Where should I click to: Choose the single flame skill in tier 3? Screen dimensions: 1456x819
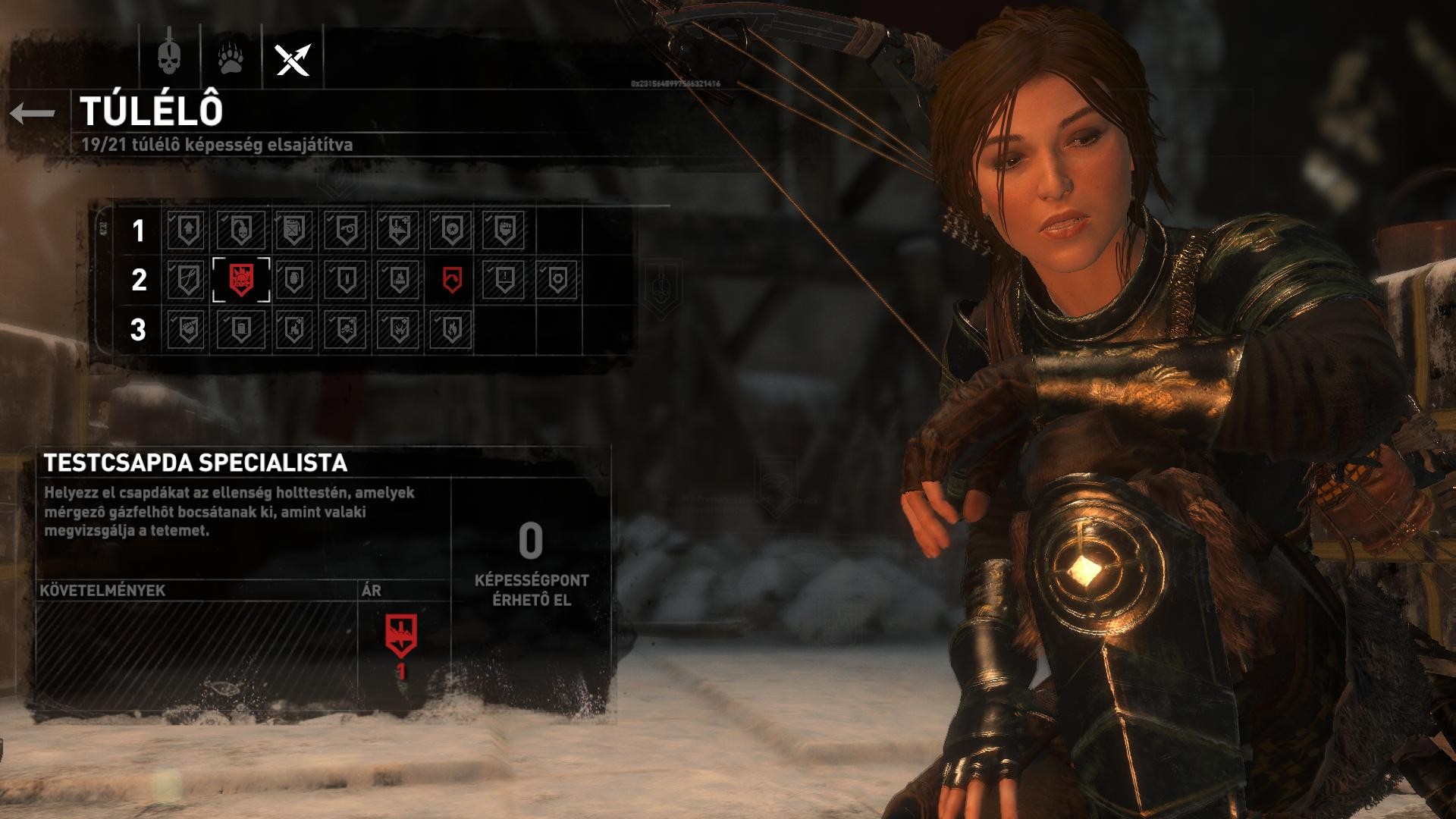[452, 330]
